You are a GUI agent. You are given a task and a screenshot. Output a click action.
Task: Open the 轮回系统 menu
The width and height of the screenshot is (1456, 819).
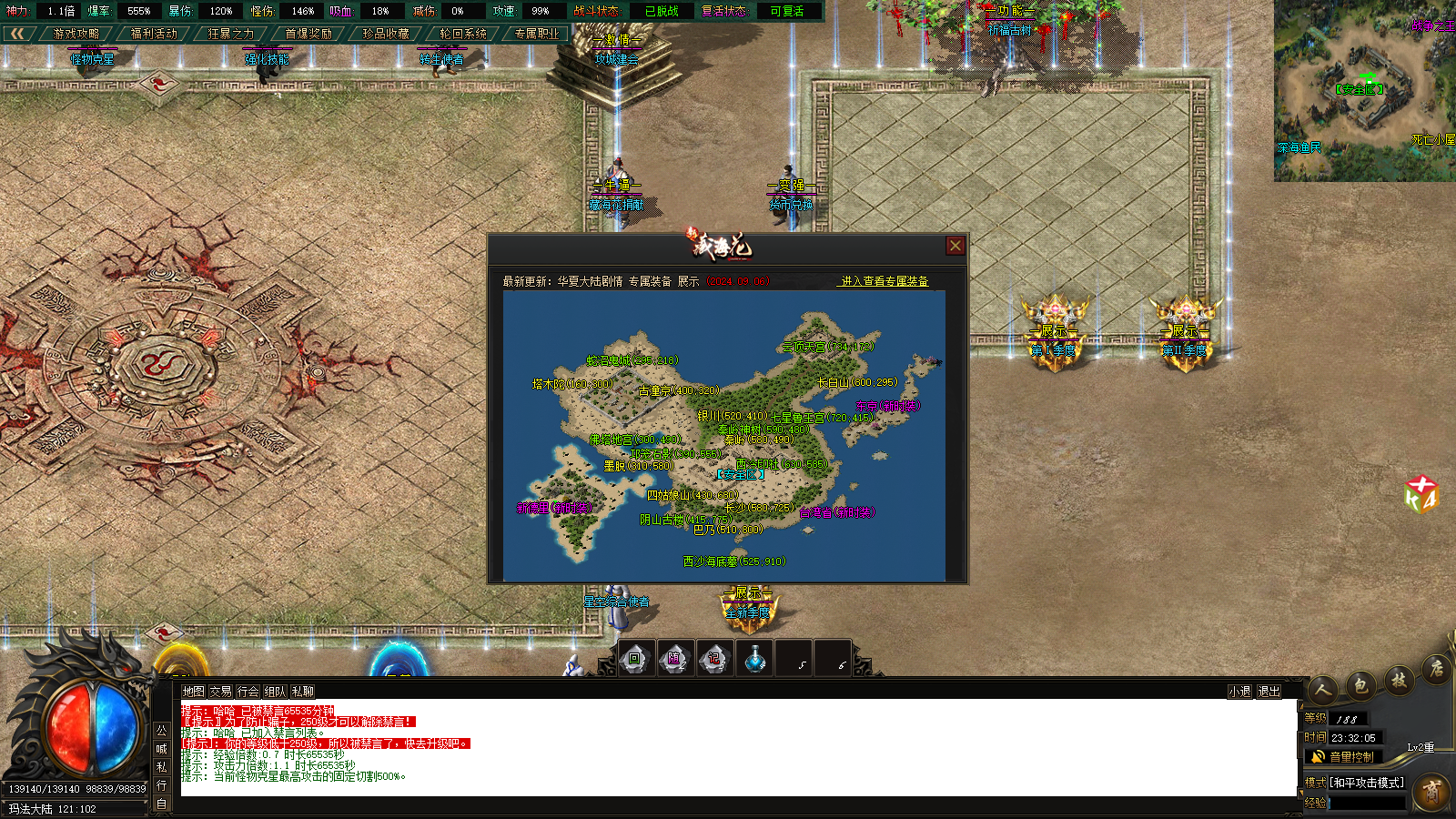pos(463,34)
